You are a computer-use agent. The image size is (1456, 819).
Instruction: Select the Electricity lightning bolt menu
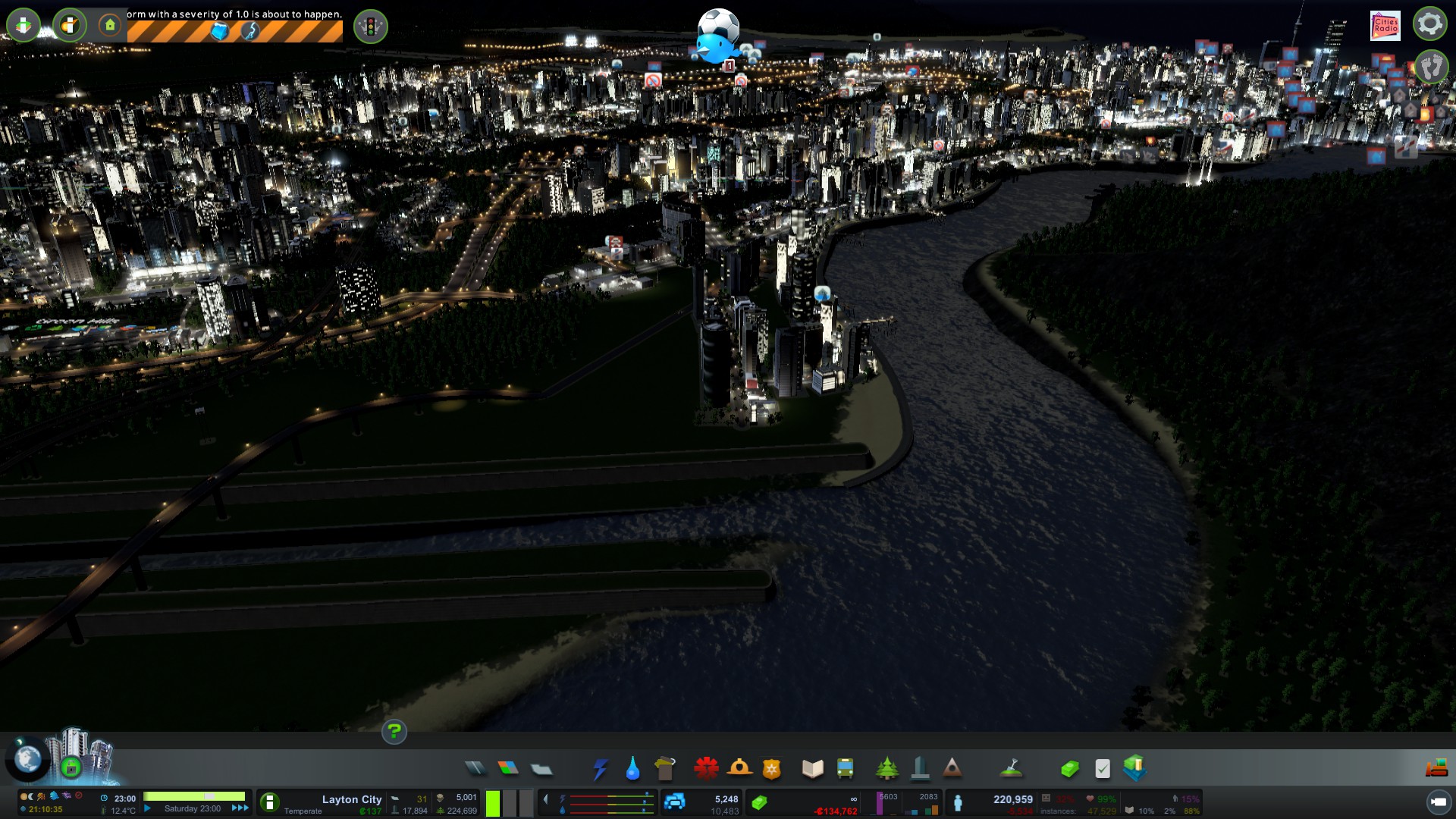600,769
